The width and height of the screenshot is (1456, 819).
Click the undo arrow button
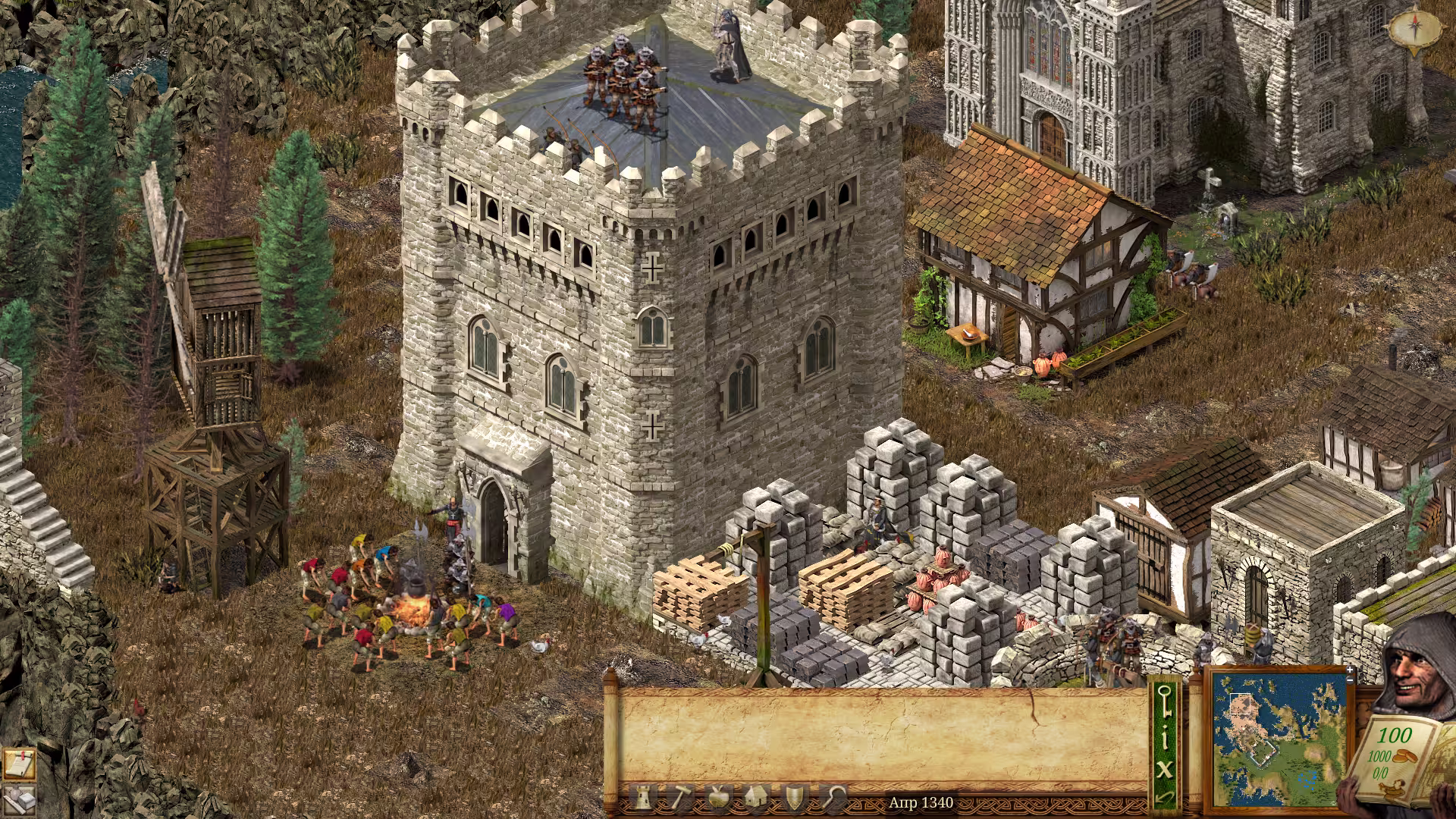[1165, 798]
